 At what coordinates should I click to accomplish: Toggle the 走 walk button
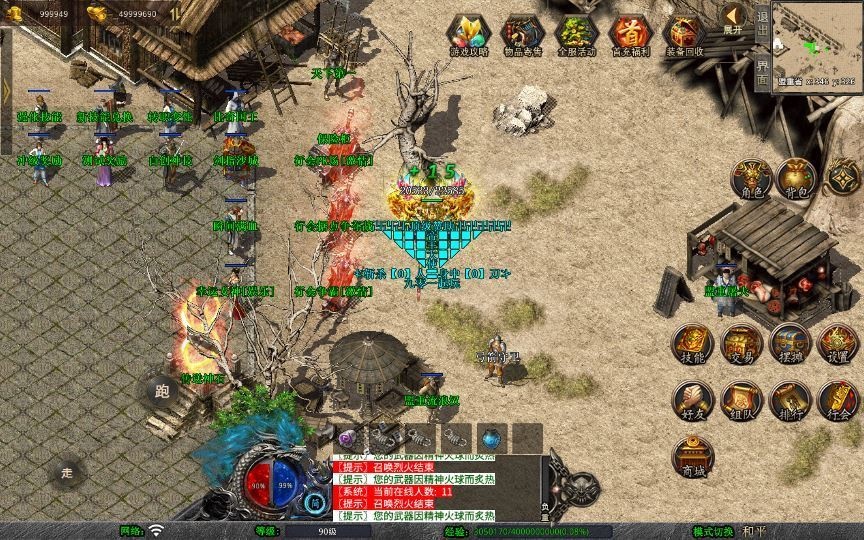67,472
